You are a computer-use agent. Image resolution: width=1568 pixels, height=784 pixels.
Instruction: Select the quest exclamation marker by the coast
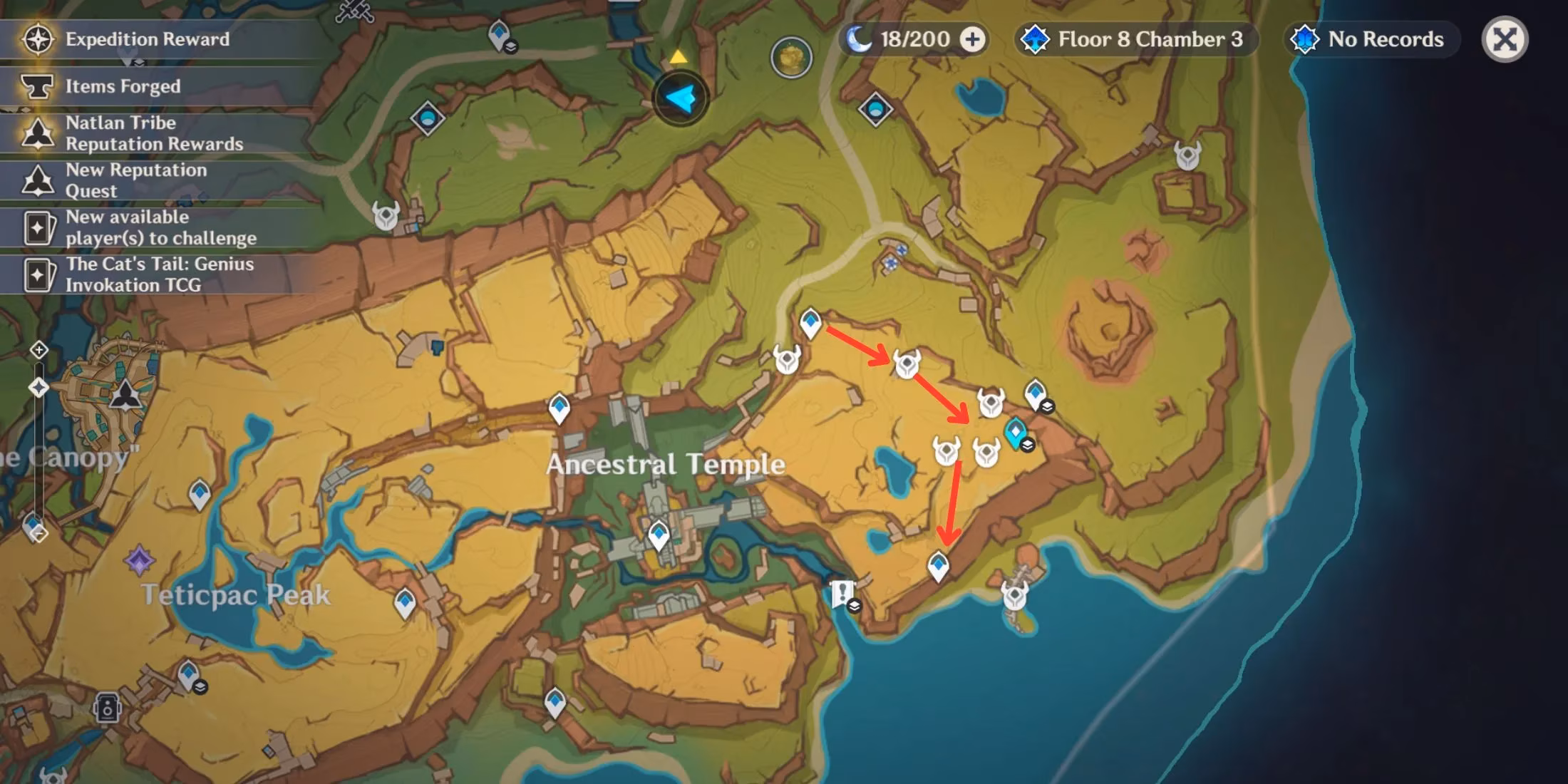(x=843, y=594)
